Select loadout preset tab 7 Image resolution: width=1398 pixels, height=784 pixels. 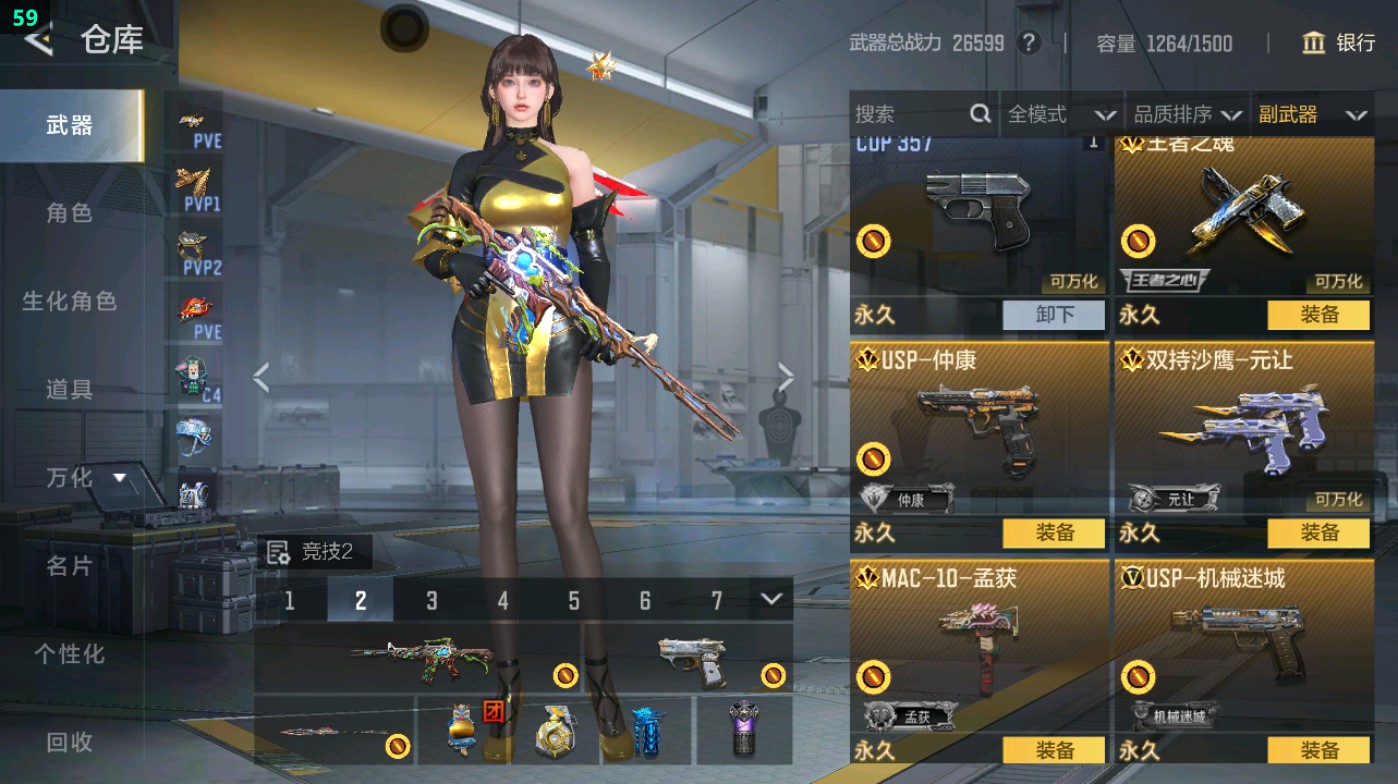pyautogui.click(x=714, y=600)
